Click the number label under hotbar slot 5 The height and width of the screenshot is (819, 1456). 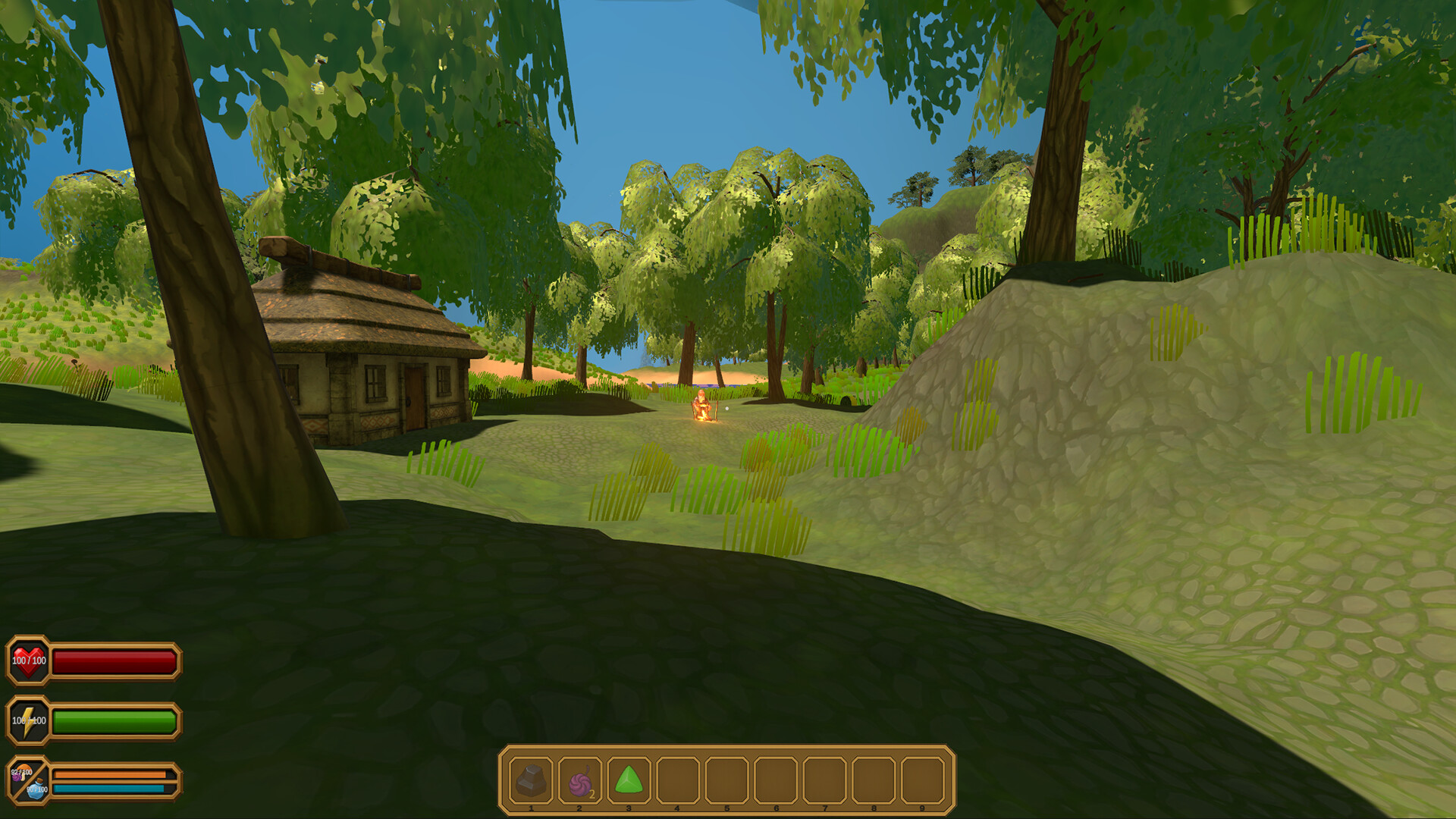click(x=726, y=809)
